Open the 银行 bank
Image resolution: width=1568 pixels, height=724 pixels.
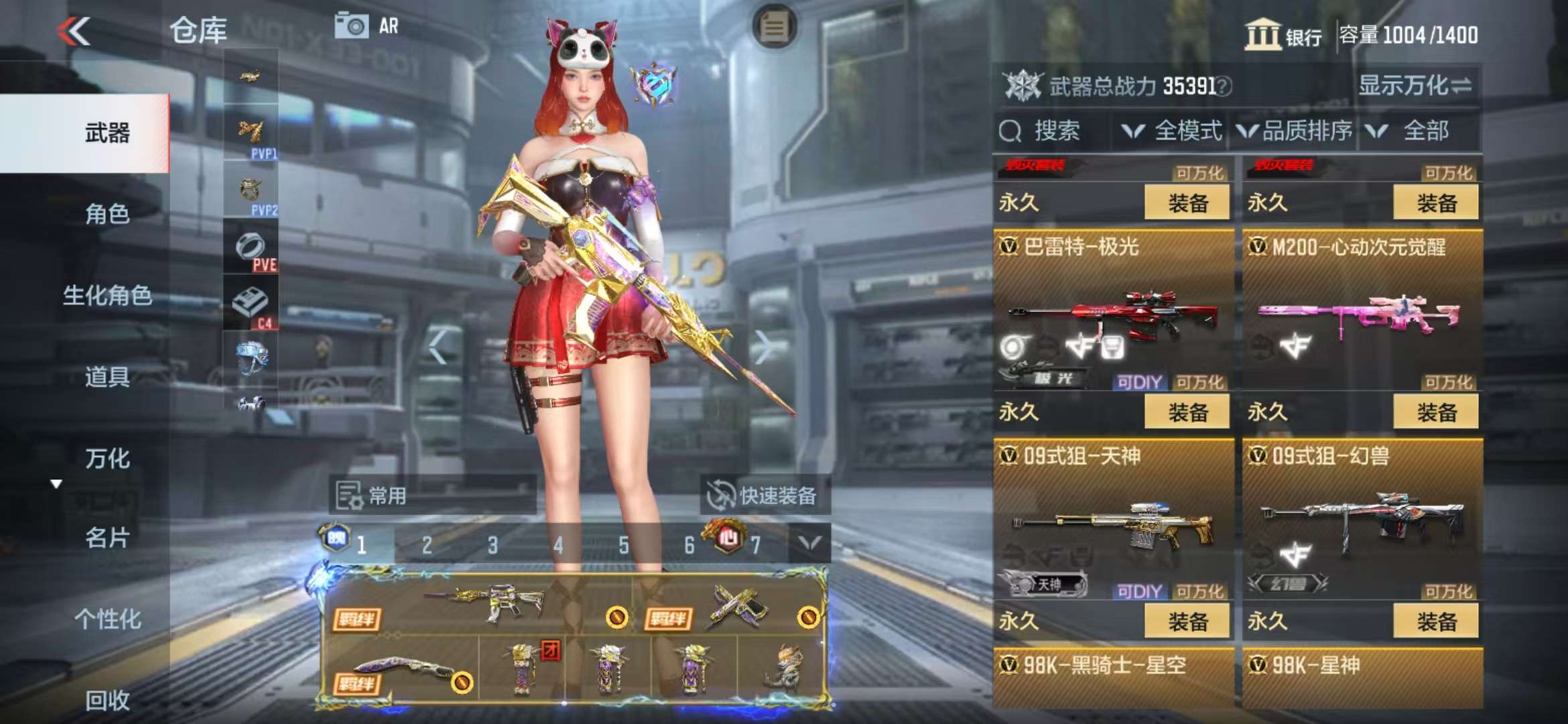pos(1283,35)
